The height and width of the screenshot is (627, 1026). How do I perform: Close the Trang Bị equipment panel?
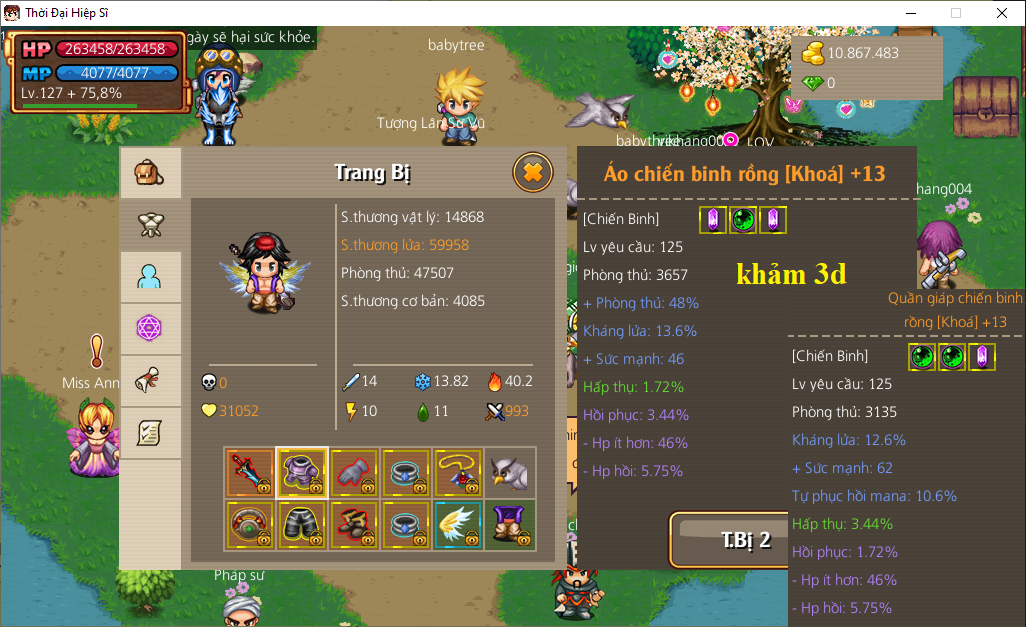tap(533, 173)
